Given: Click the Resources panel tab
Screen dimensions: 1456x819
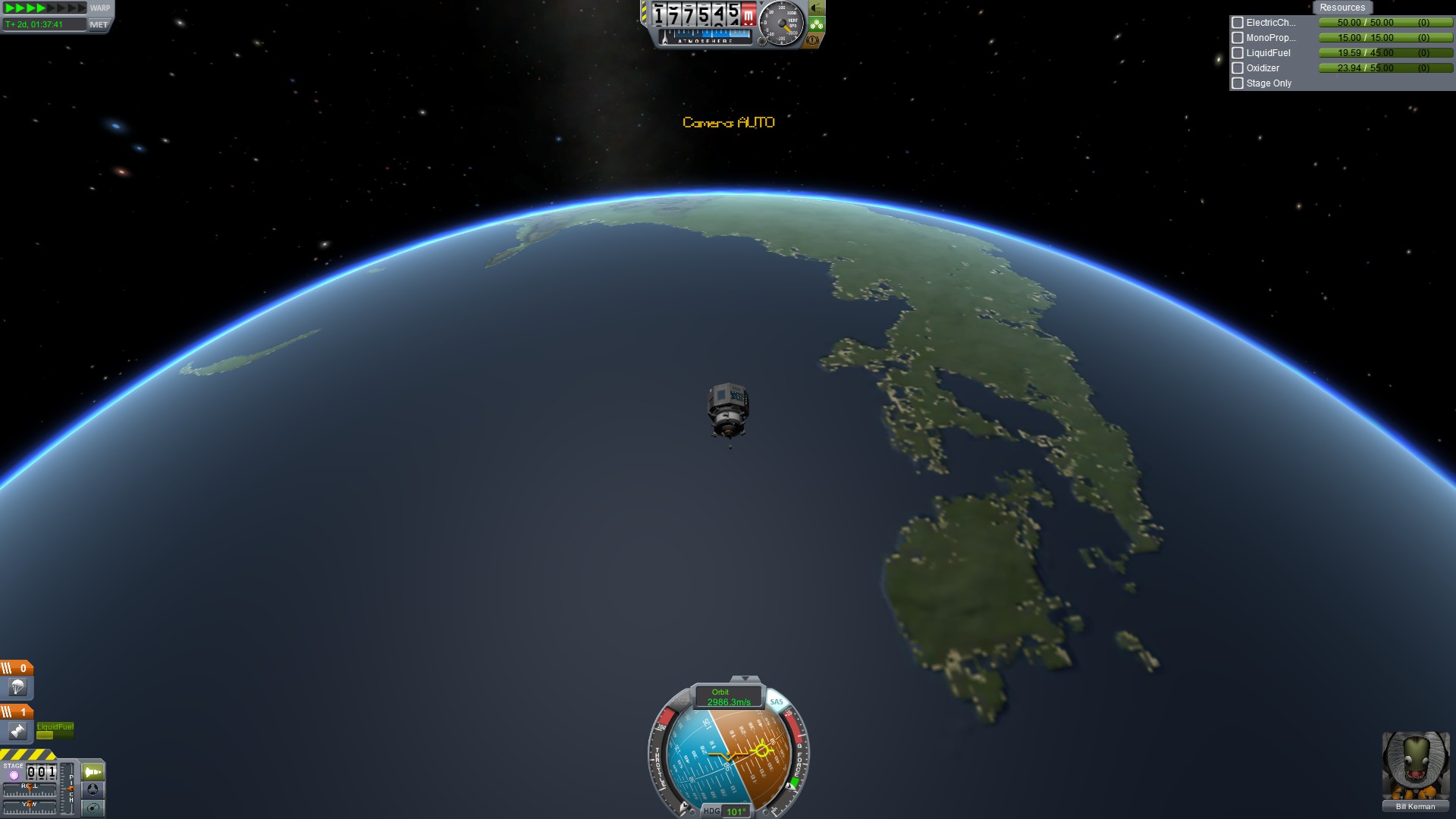Looking at the screenshot, I should tap(1341, 8).
